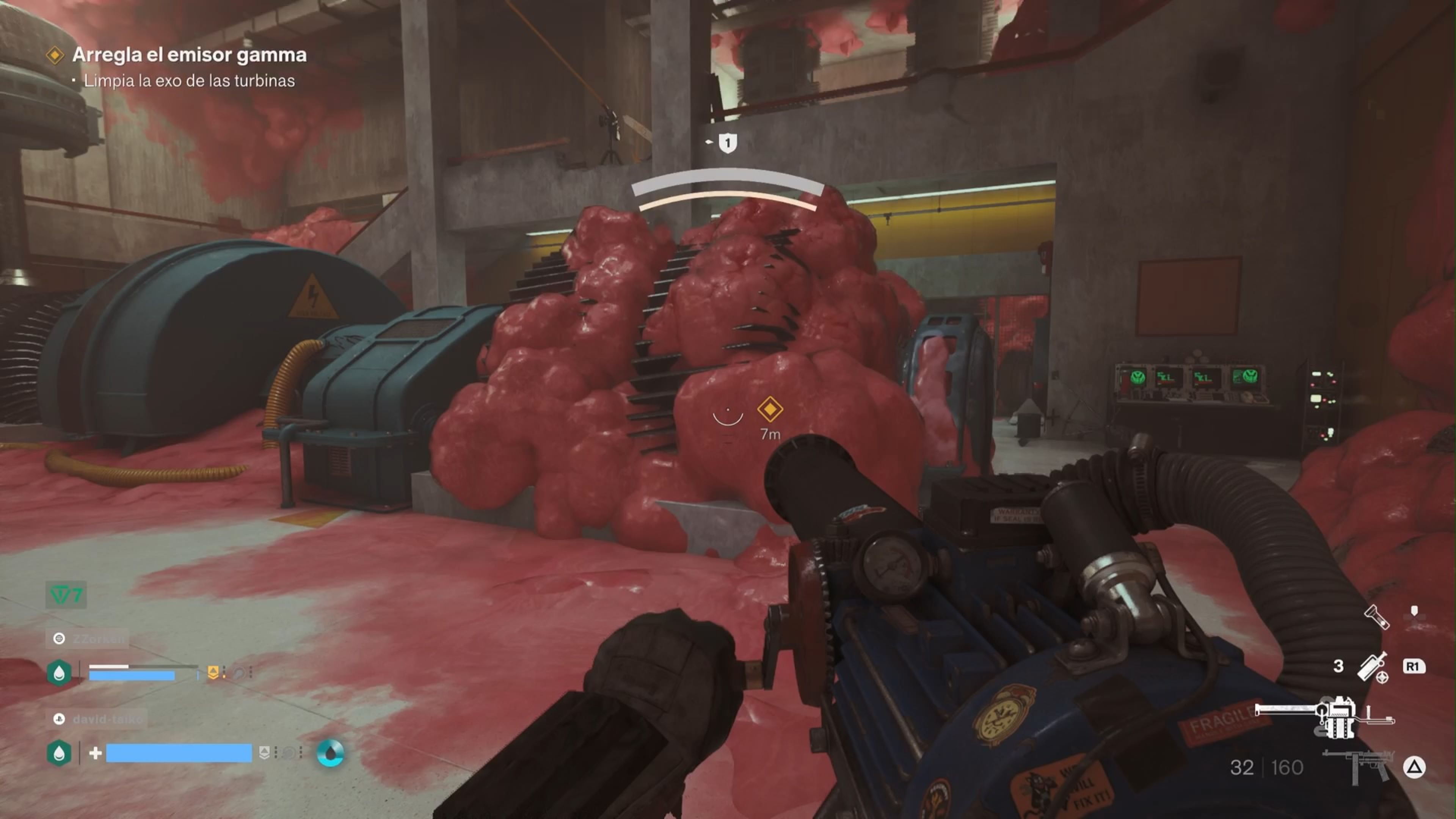
Task: Toggle david-taiko's teal droplet ability icon
Action: (x=332, y=753)
